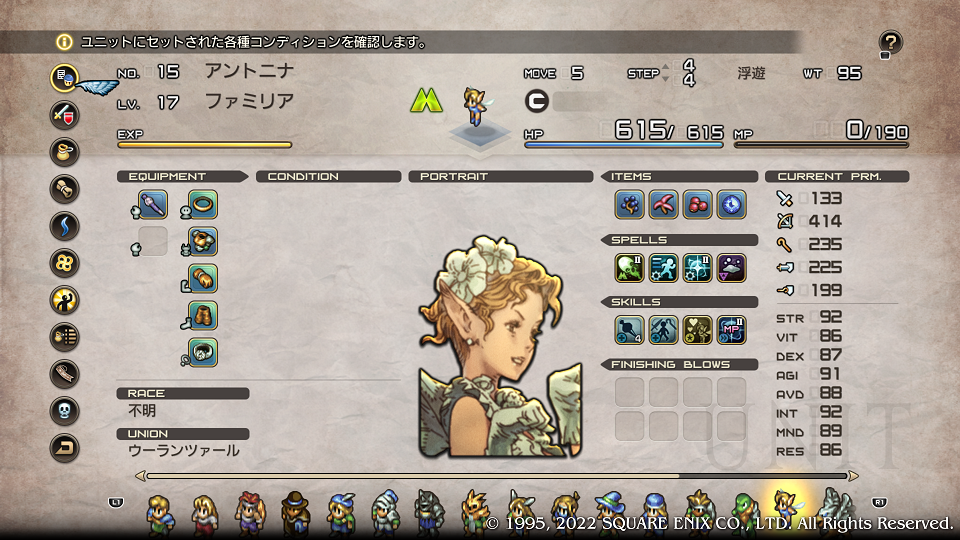Click the clipboard status tab icon
This screenshot has height=540, width=960.
[64, 77]
